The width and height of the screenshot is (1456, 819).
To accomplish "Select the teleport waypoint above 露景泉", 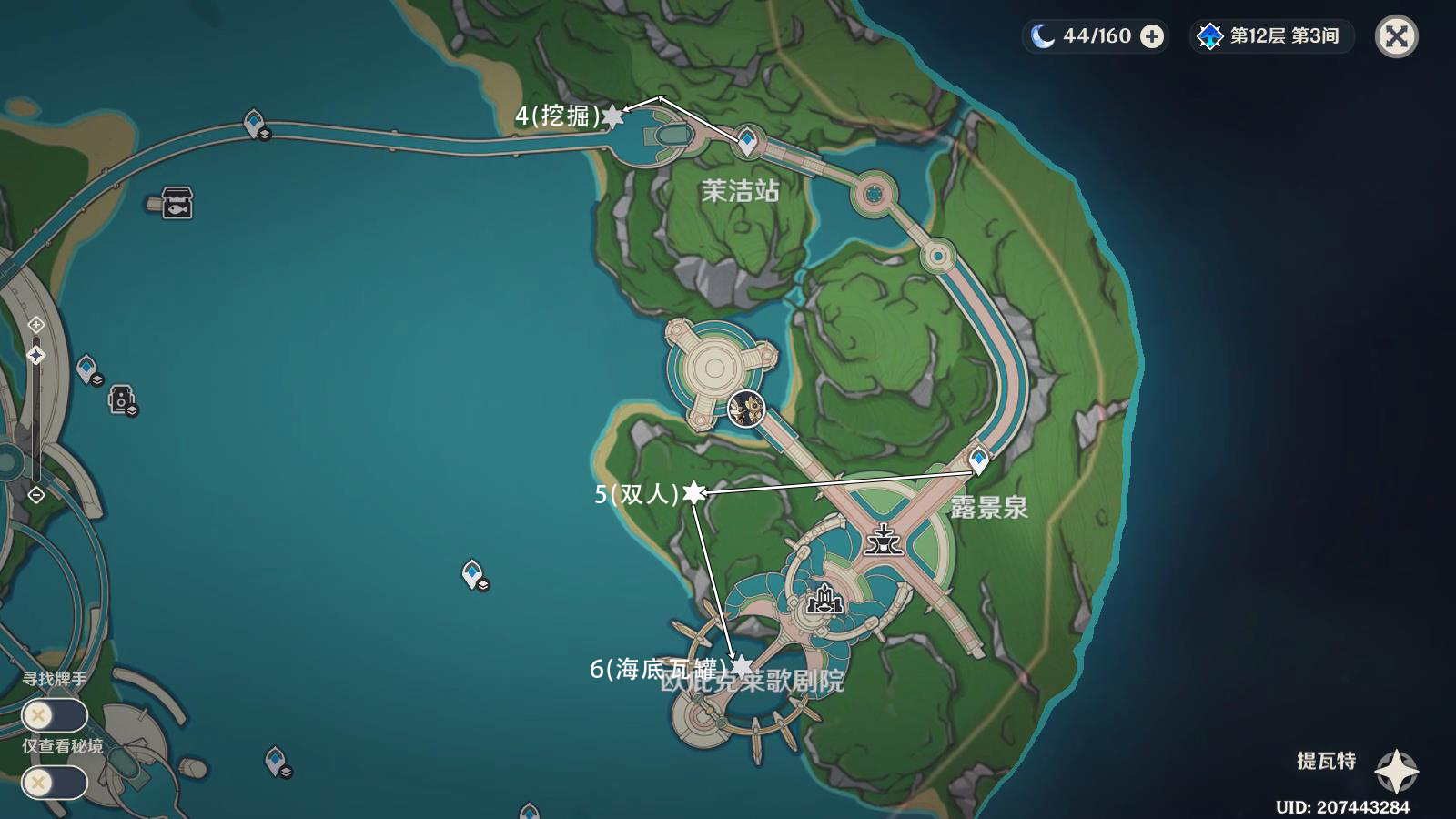I will click(x=979, y=459).
